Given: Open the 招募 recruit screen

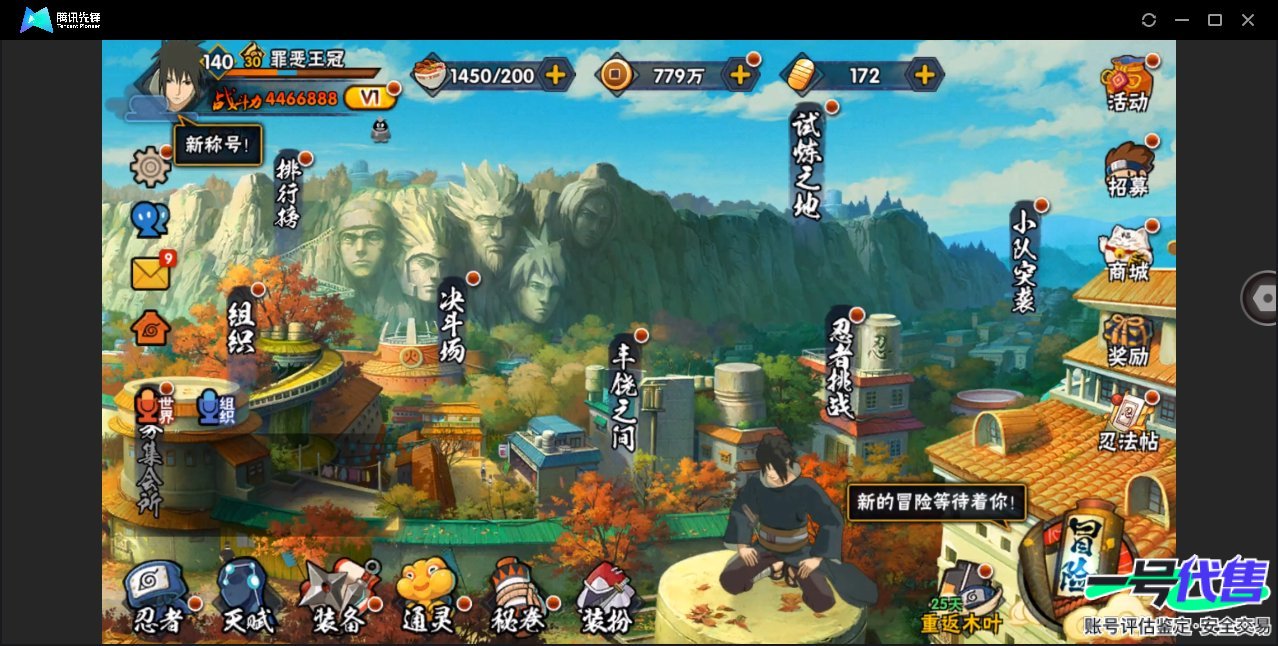Looking at the screenshot, I should (1128, 170).
